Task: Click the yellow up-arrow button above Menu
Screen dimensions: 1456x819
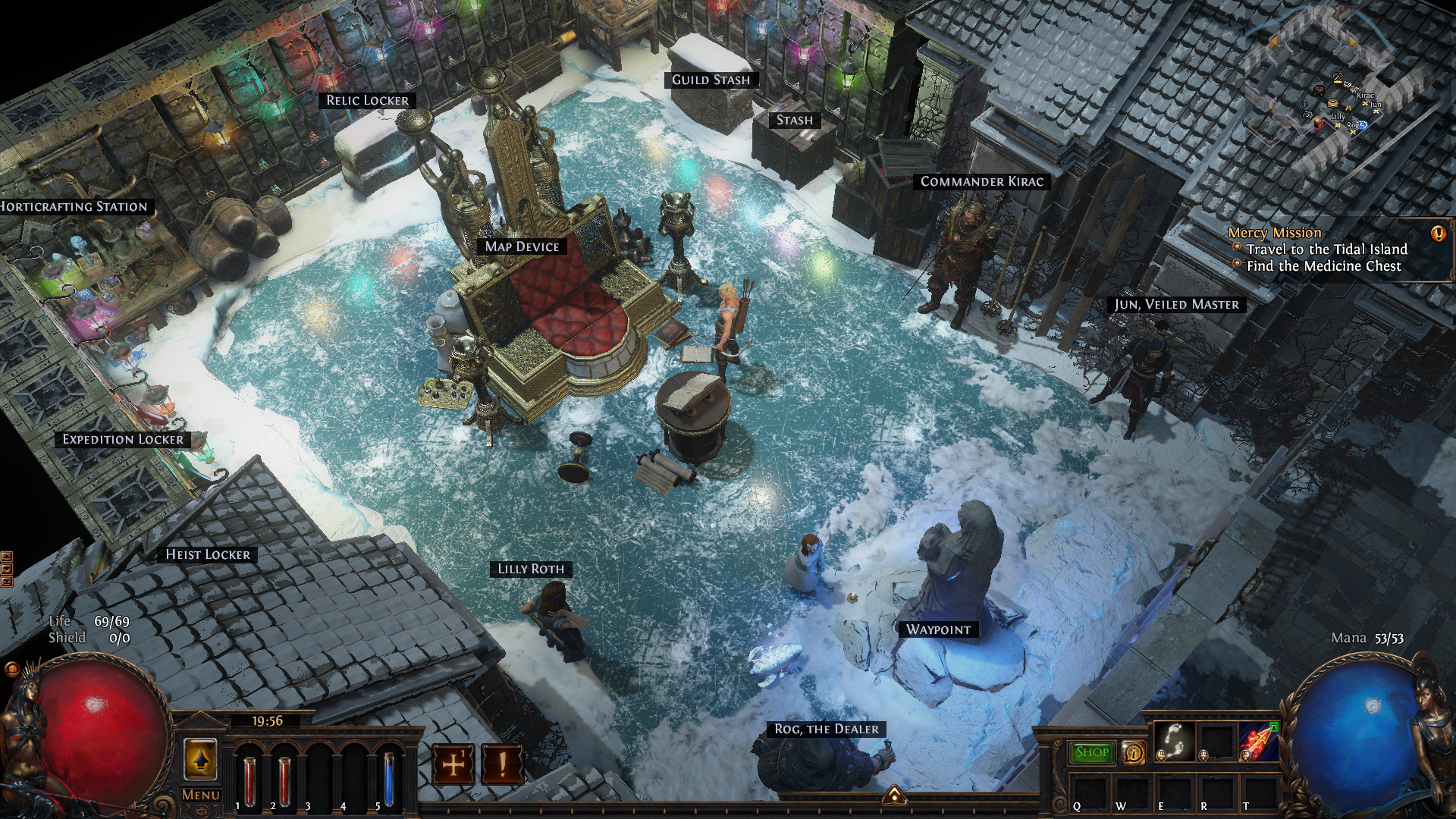Action: pyautogui.click(x=200, y=759)
